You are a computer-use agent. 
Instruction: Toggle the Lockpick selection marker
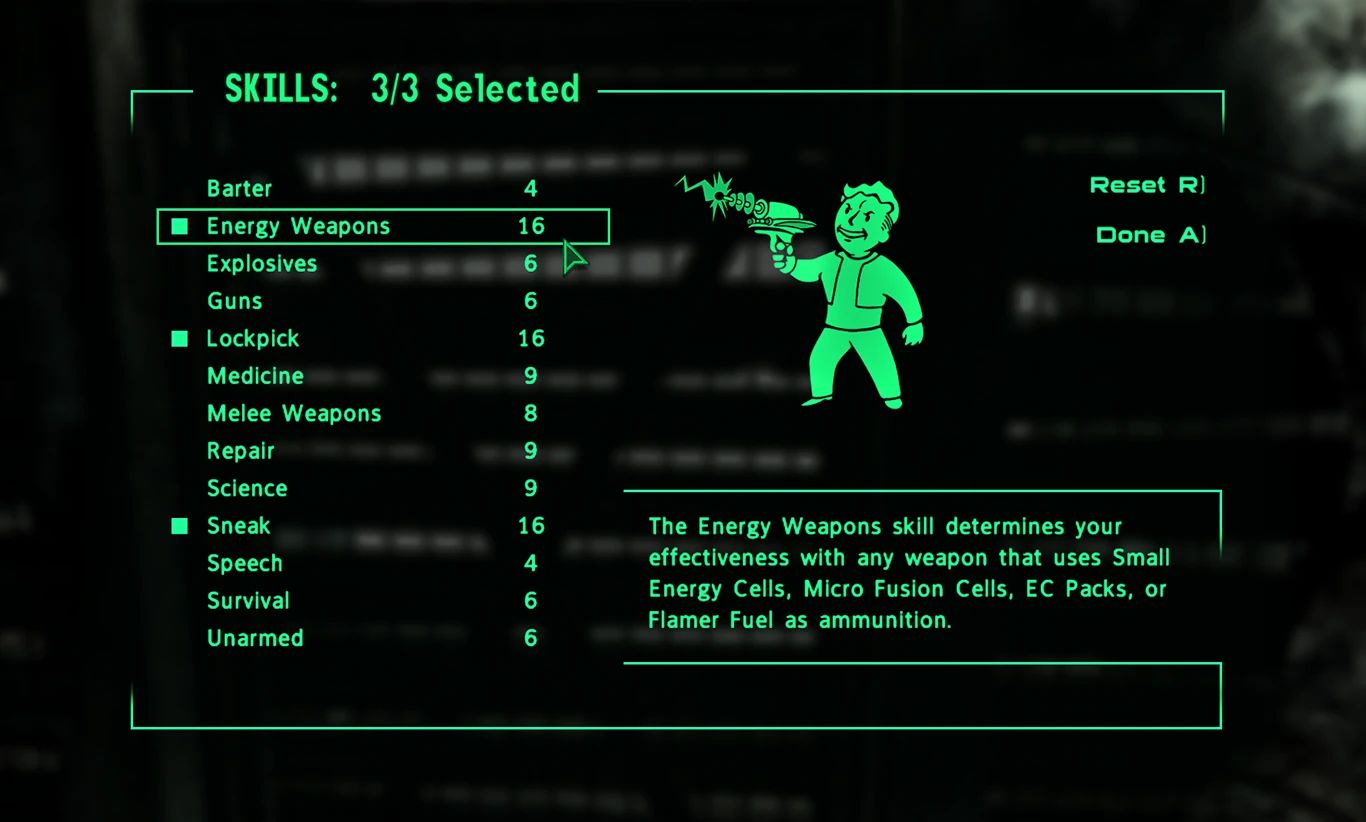click(x=179, y=338)
